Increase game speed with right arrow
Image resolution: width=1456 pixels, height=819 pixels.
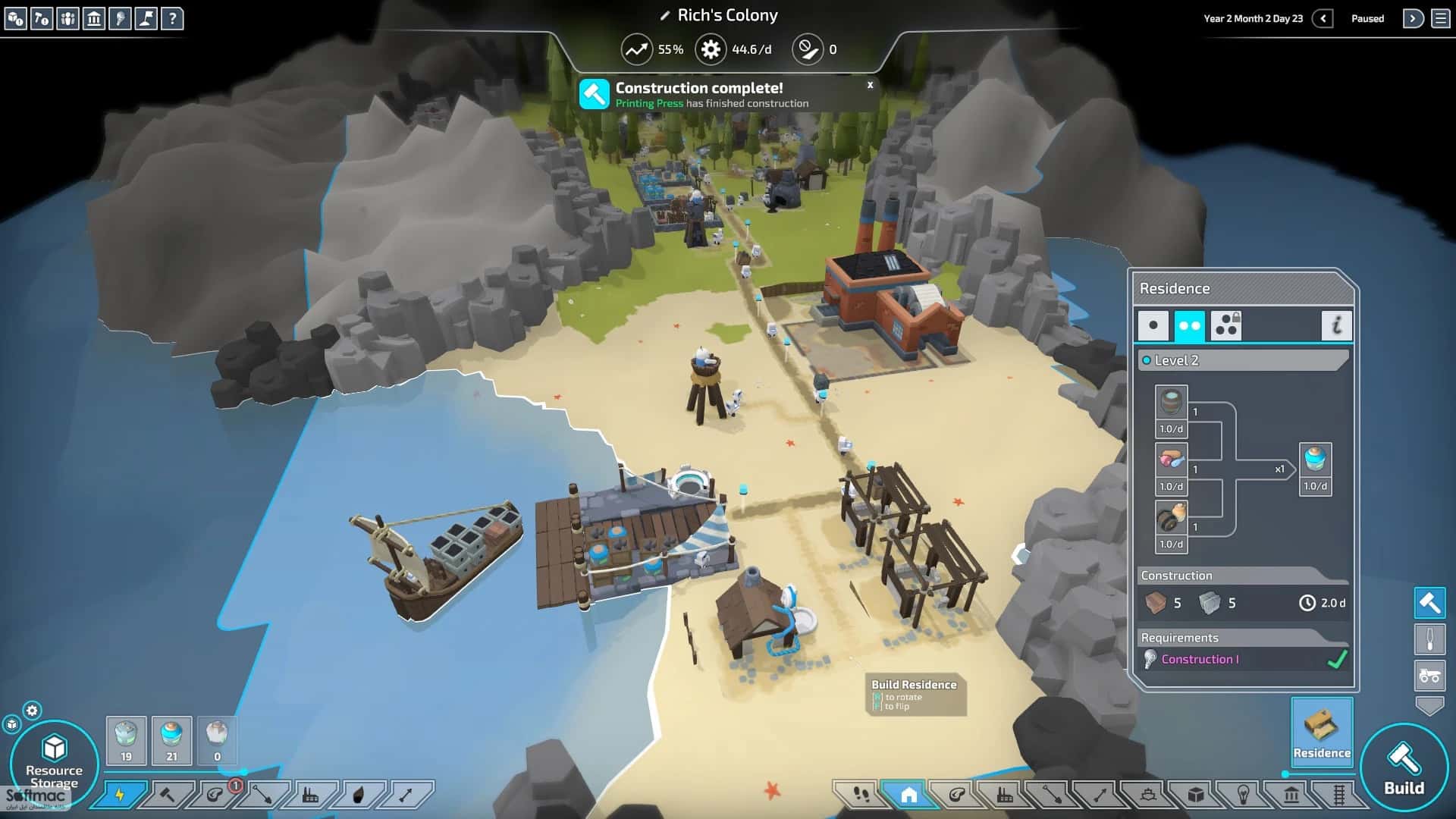coord(1412,18)
